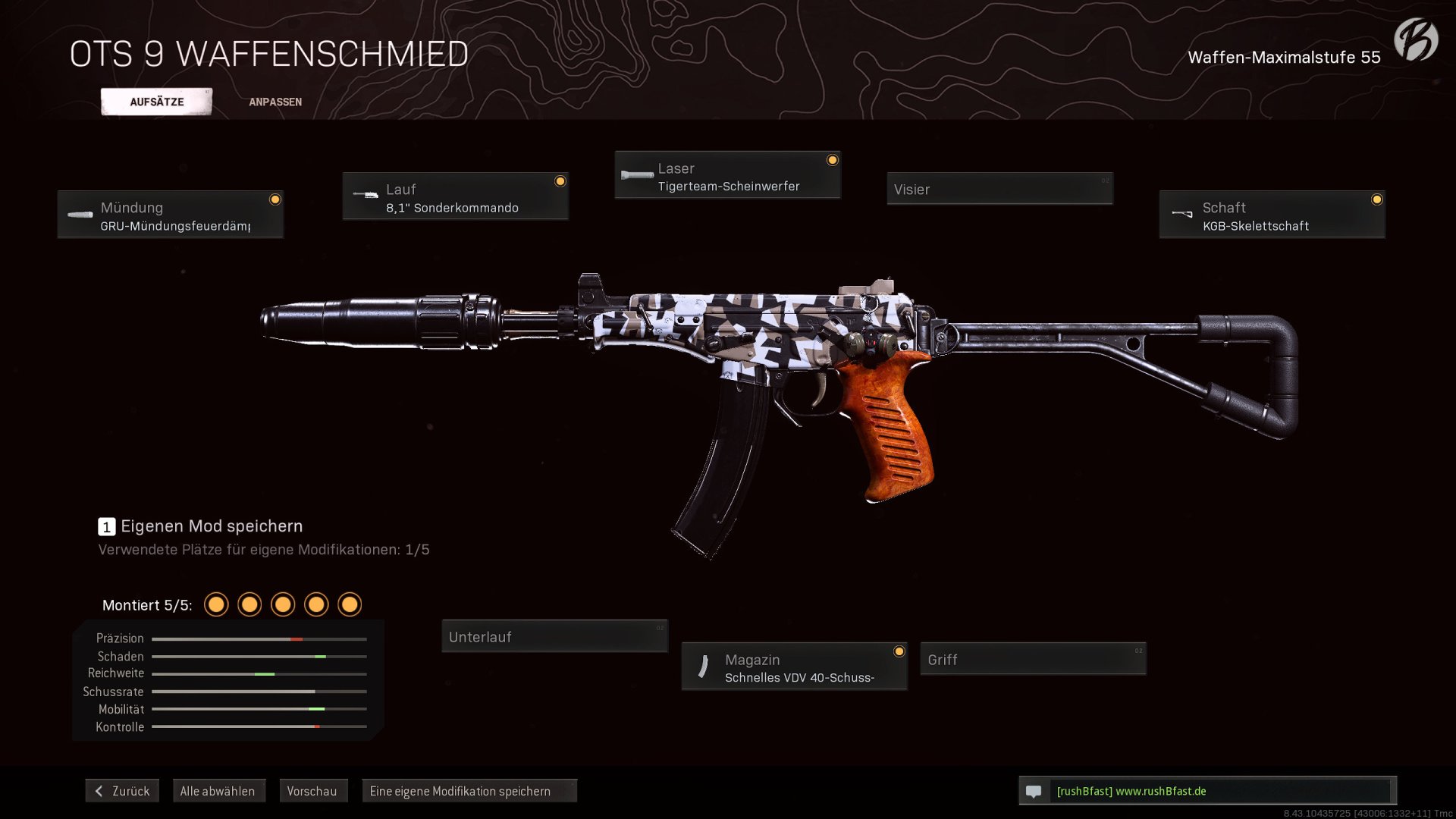
Task: Click the chat bubble icon bottom right
Action: coord(1034,791)
